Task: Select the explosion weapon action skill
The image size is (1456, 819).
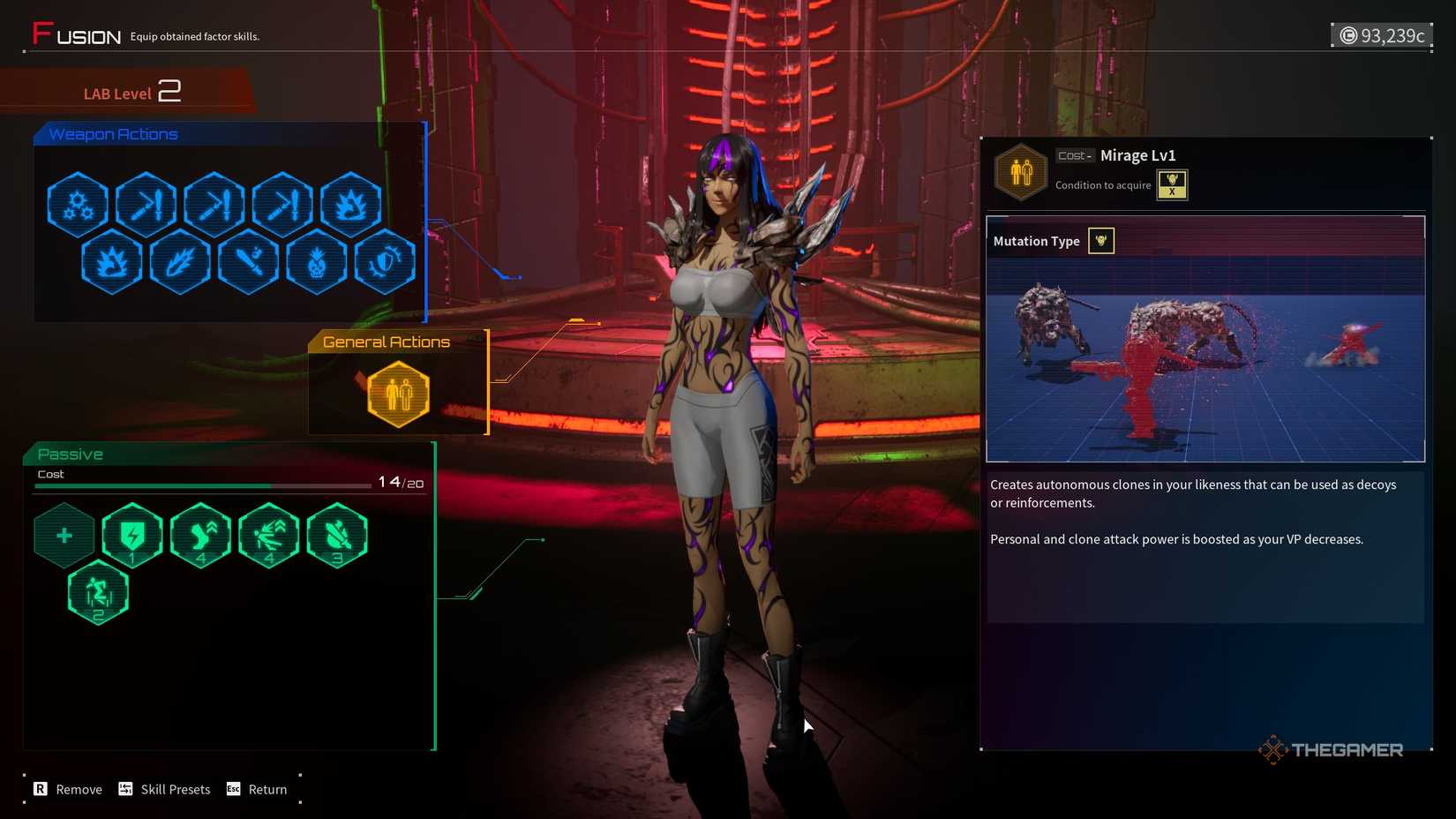Action: click(x=350, y=204)
